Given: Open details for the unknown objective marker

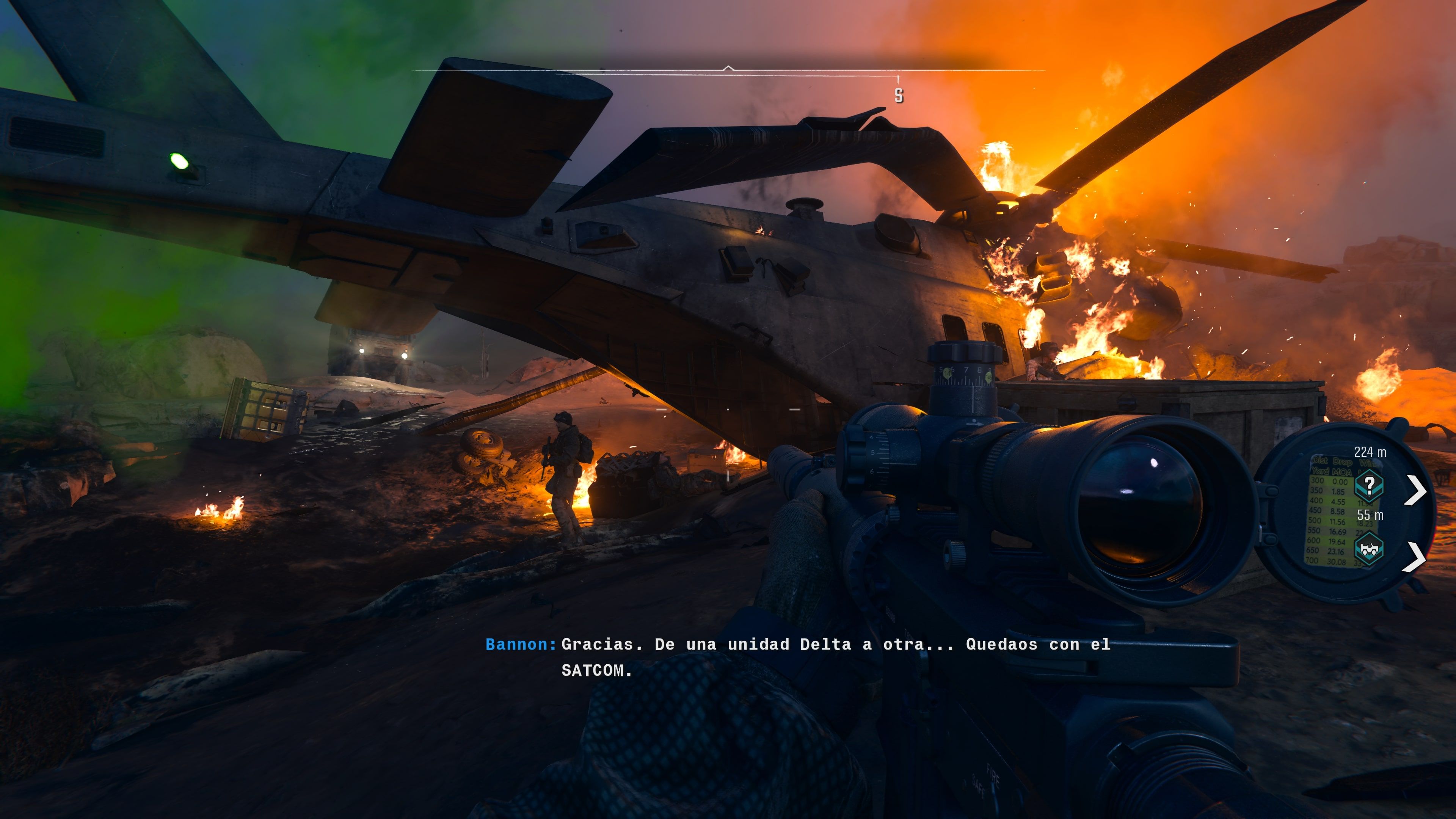Looking at the screenshot, I should tap(1370, 486).
